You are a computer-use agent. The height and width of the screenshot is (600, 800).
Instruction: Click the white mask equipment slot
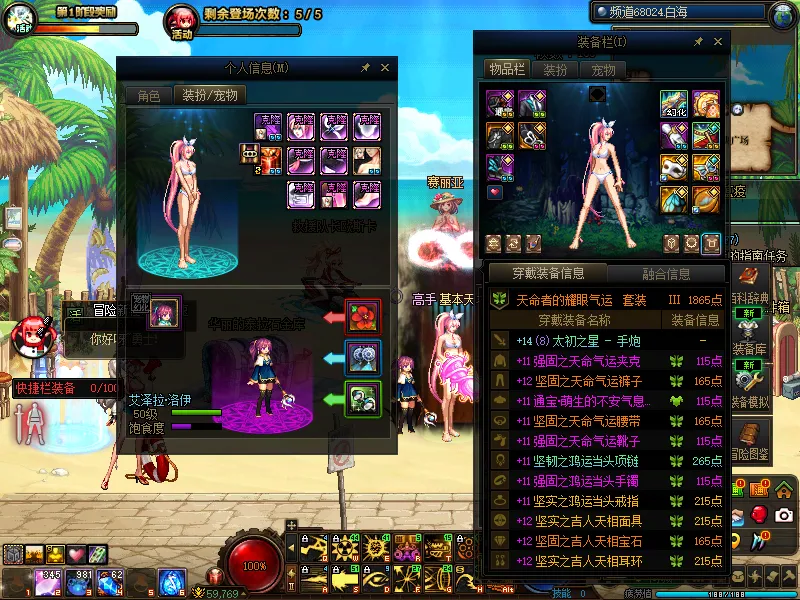coord(673,167)
